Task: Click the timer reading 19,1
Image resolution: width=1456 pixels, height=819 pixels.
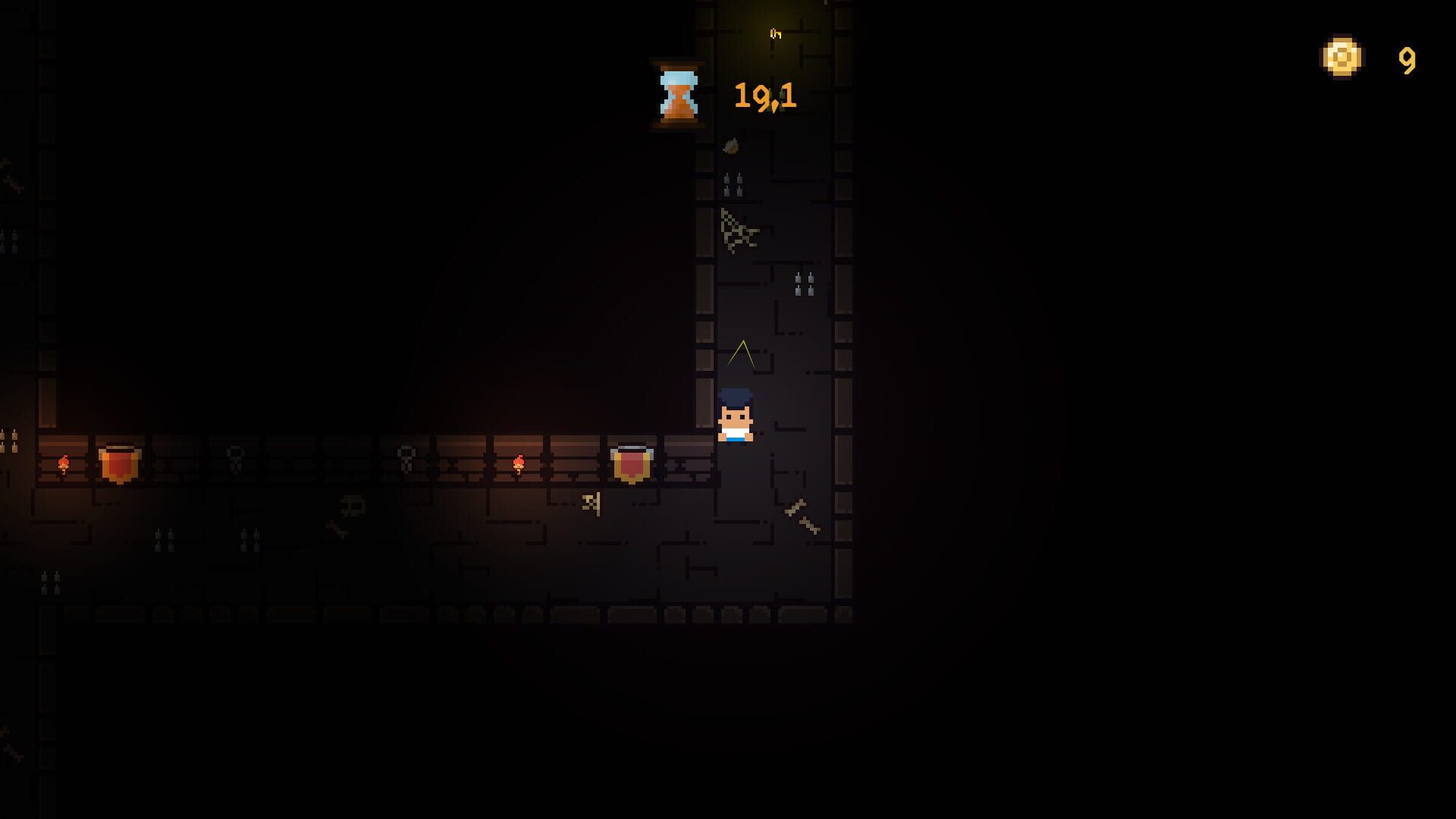Action: pyautogui.click(x=764, y=96)
